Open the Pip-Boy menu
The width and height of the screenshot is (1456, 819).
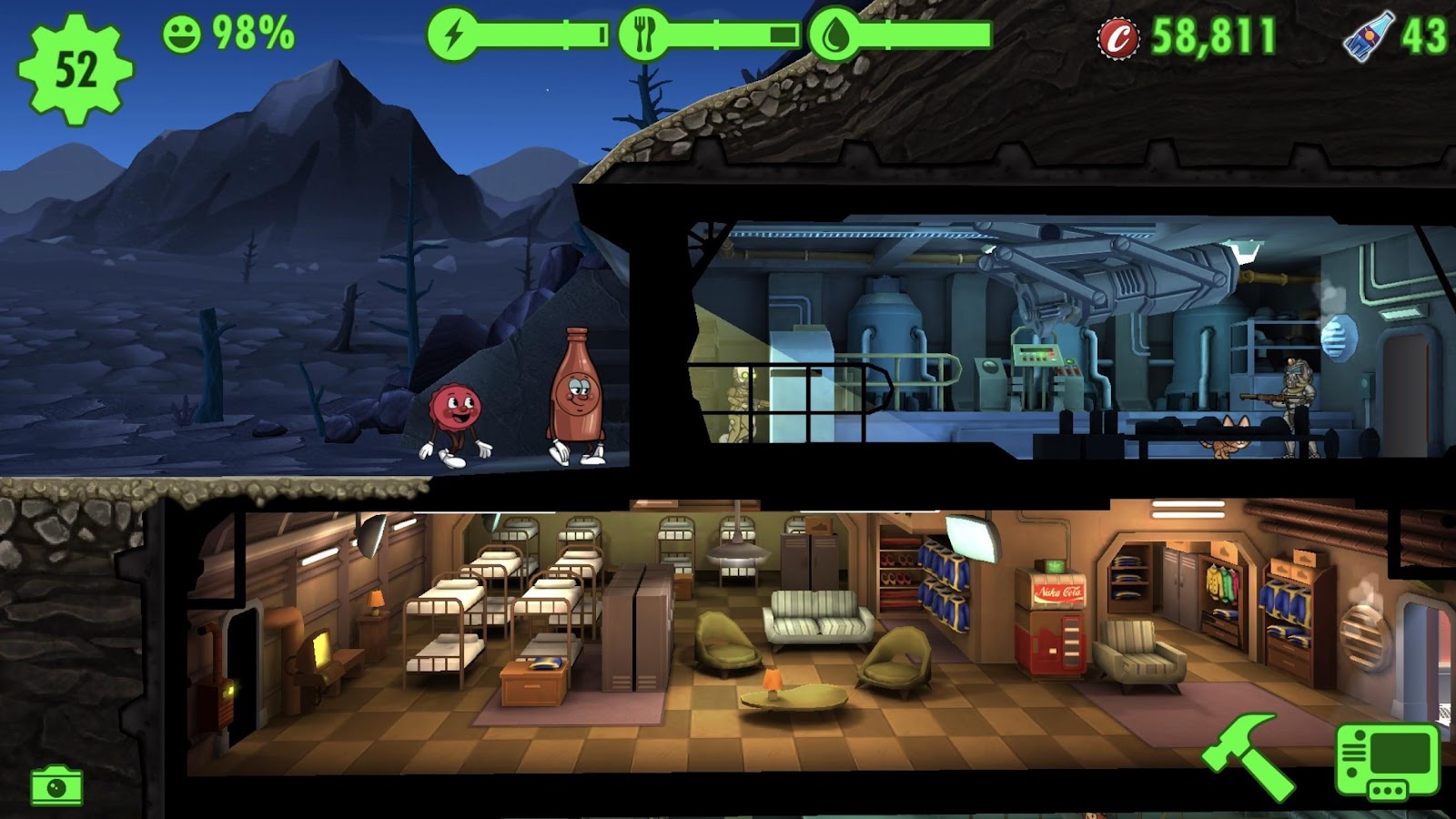(1387, 761)
